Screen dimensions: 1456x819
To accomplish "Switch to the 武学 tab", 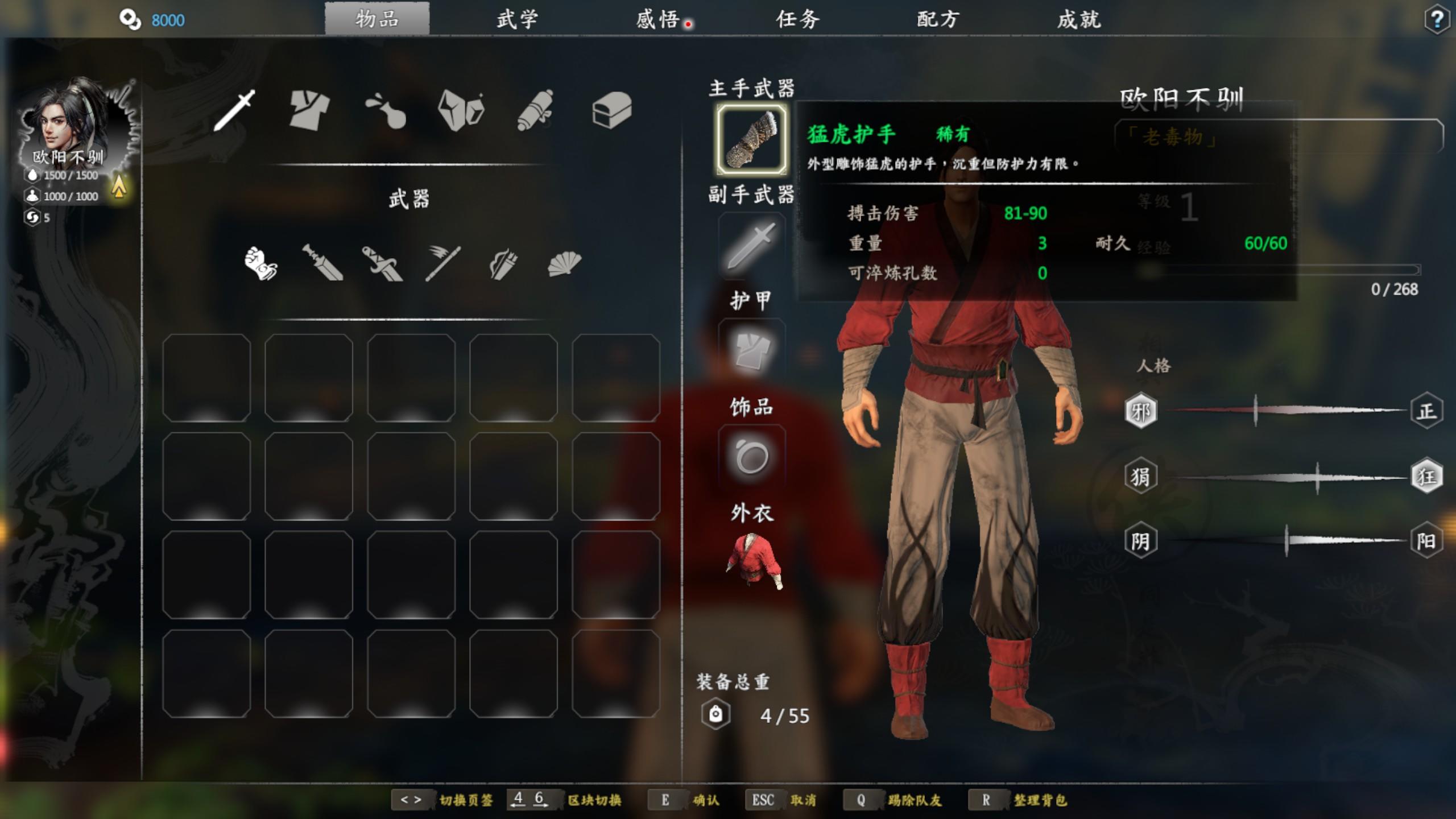I will point(517,19).
